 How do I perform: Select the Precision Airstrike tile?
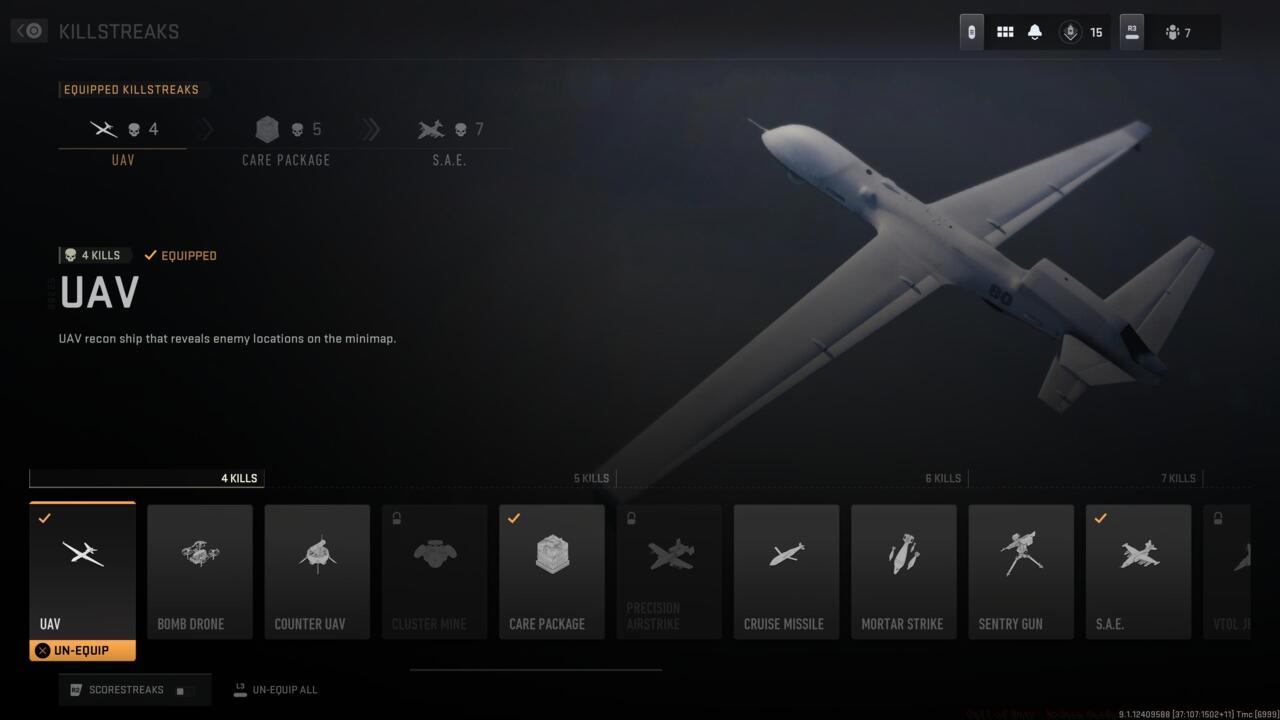tap(668, 570)
